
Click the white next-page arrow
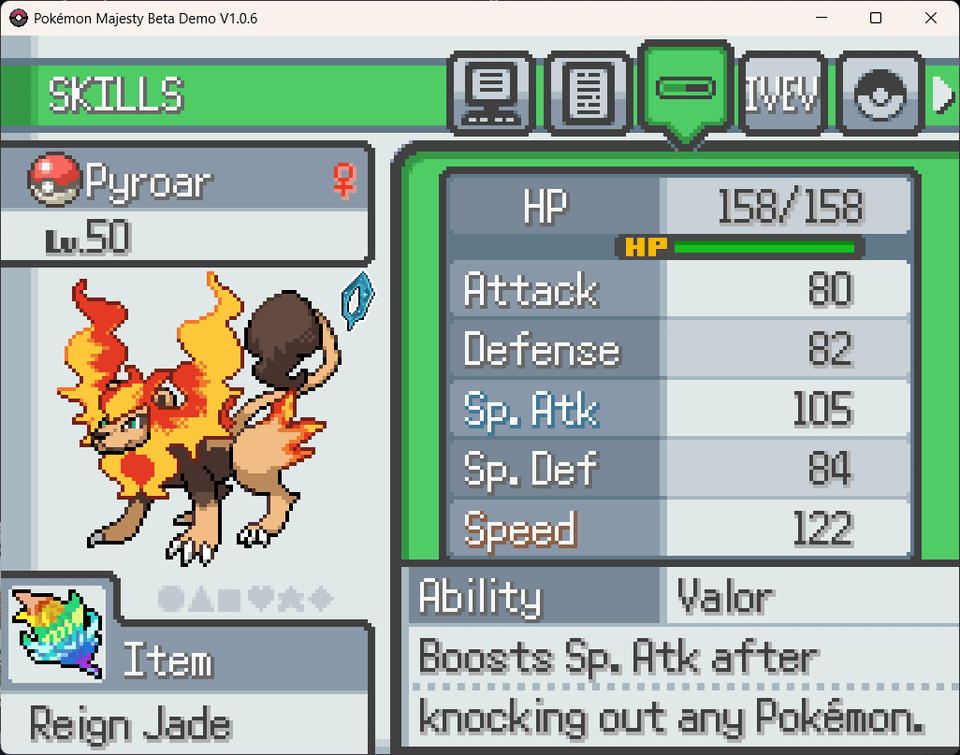click(x=943, y=94)
